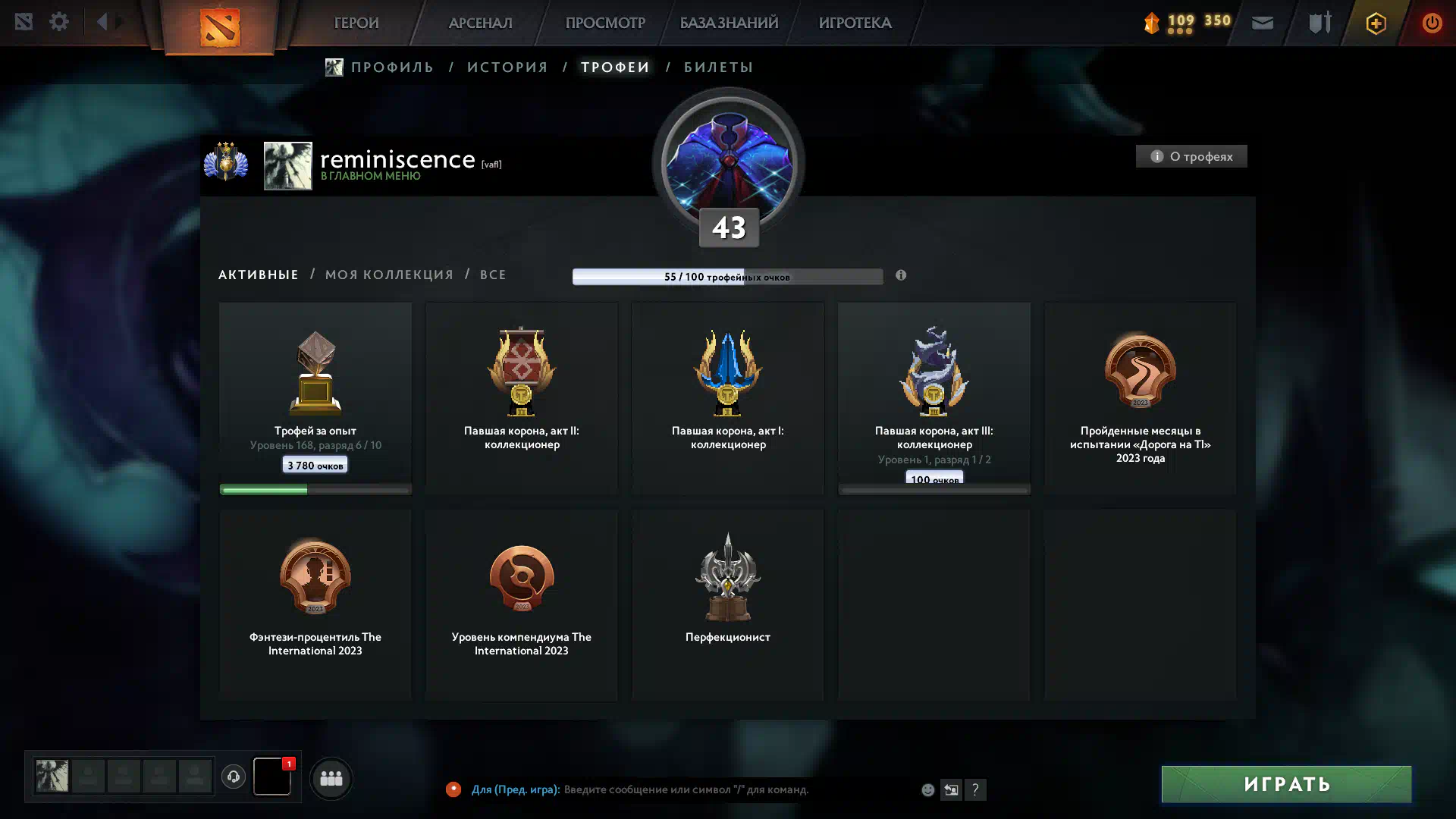Show МОЯ КОЛЛЕКЦИЯ trophies
Image resolution: width=1456 pixels, height=819 pixels.
pyautogui.click(x=389, y=275)
